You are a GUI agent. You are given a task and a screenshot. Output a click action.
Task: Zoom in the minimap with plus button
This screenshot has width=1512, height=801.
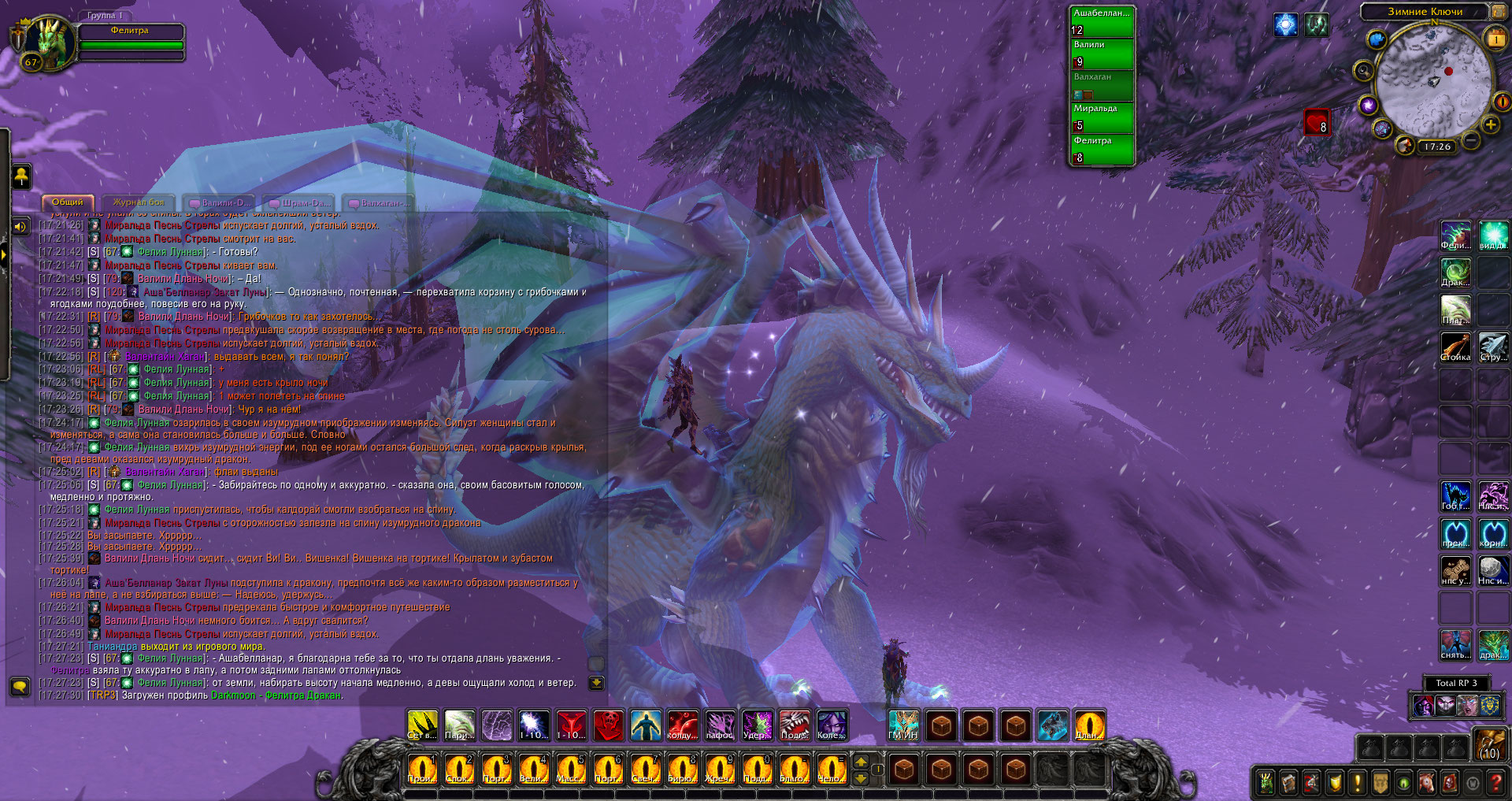coord(1491,124)
